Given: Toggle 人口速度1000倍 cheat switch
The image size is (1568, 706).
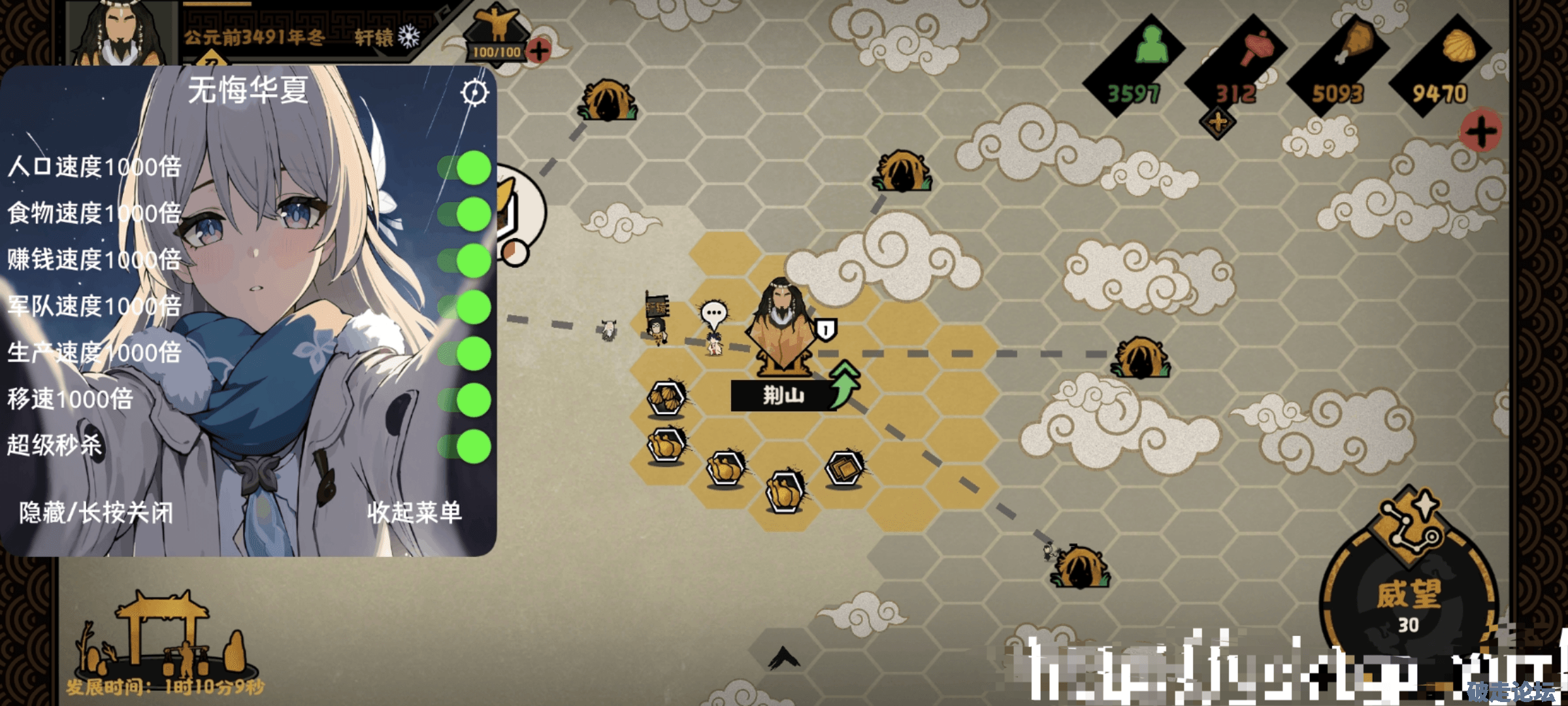Looking at the screenshot, I should coord(466,167).
